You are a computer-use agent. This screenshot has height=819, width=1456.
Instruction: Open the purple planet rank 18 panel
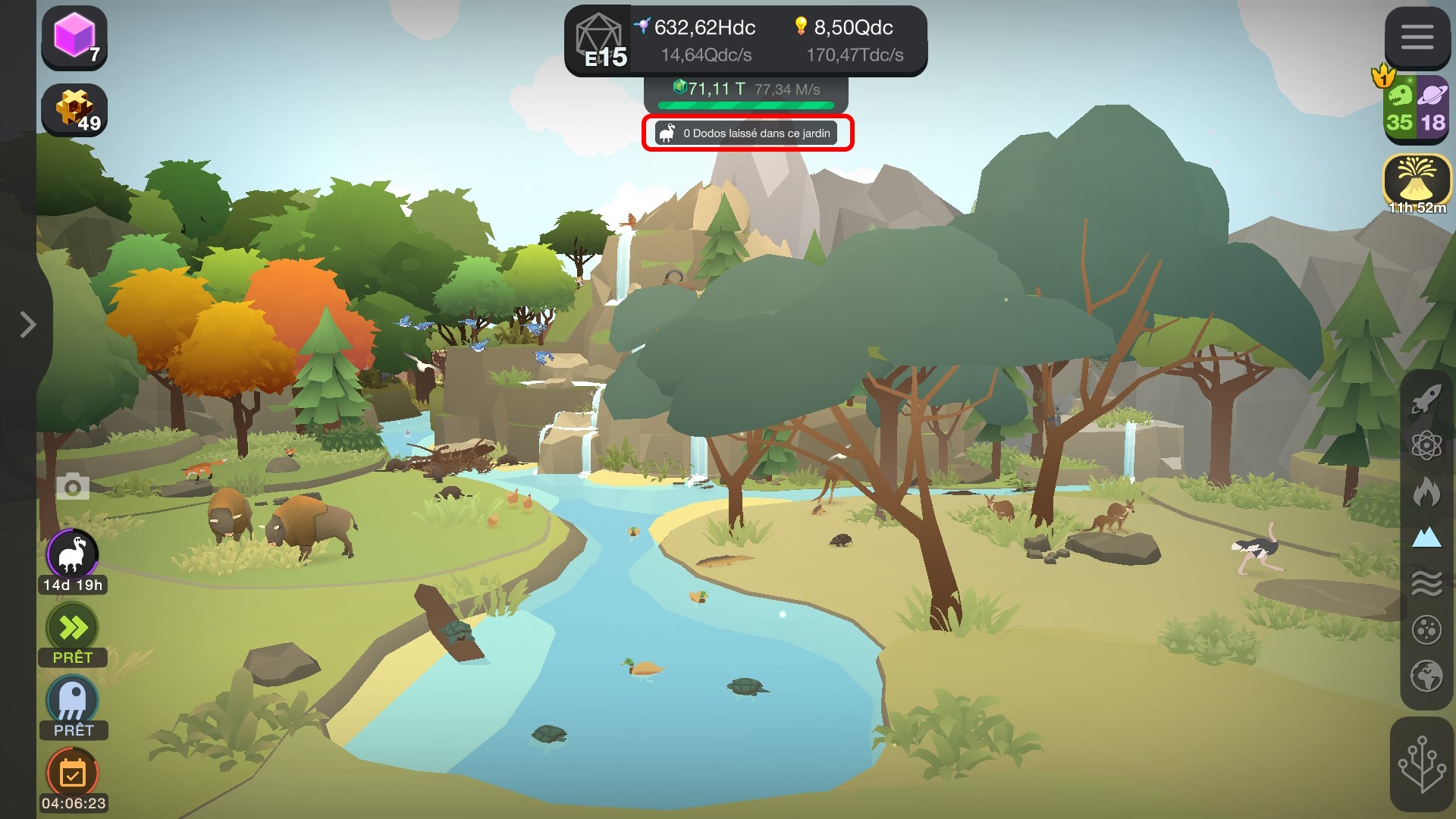click(1433, 106)
